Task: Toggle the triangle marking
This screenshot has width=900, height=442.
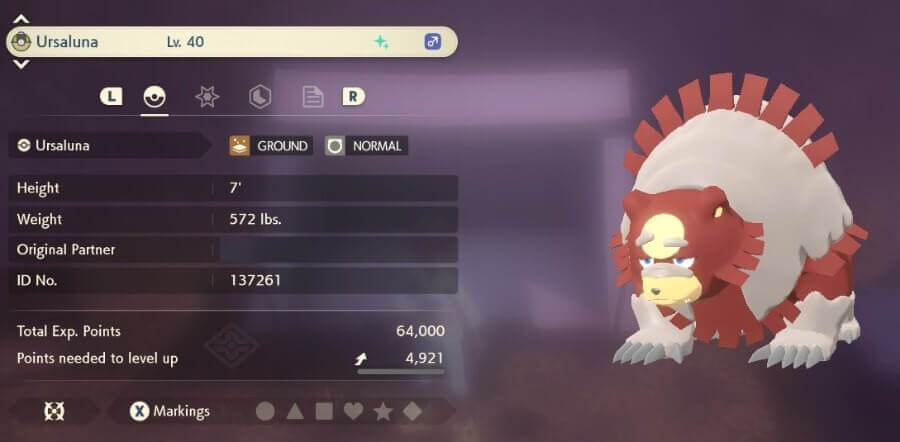Action: click(295, 411)
